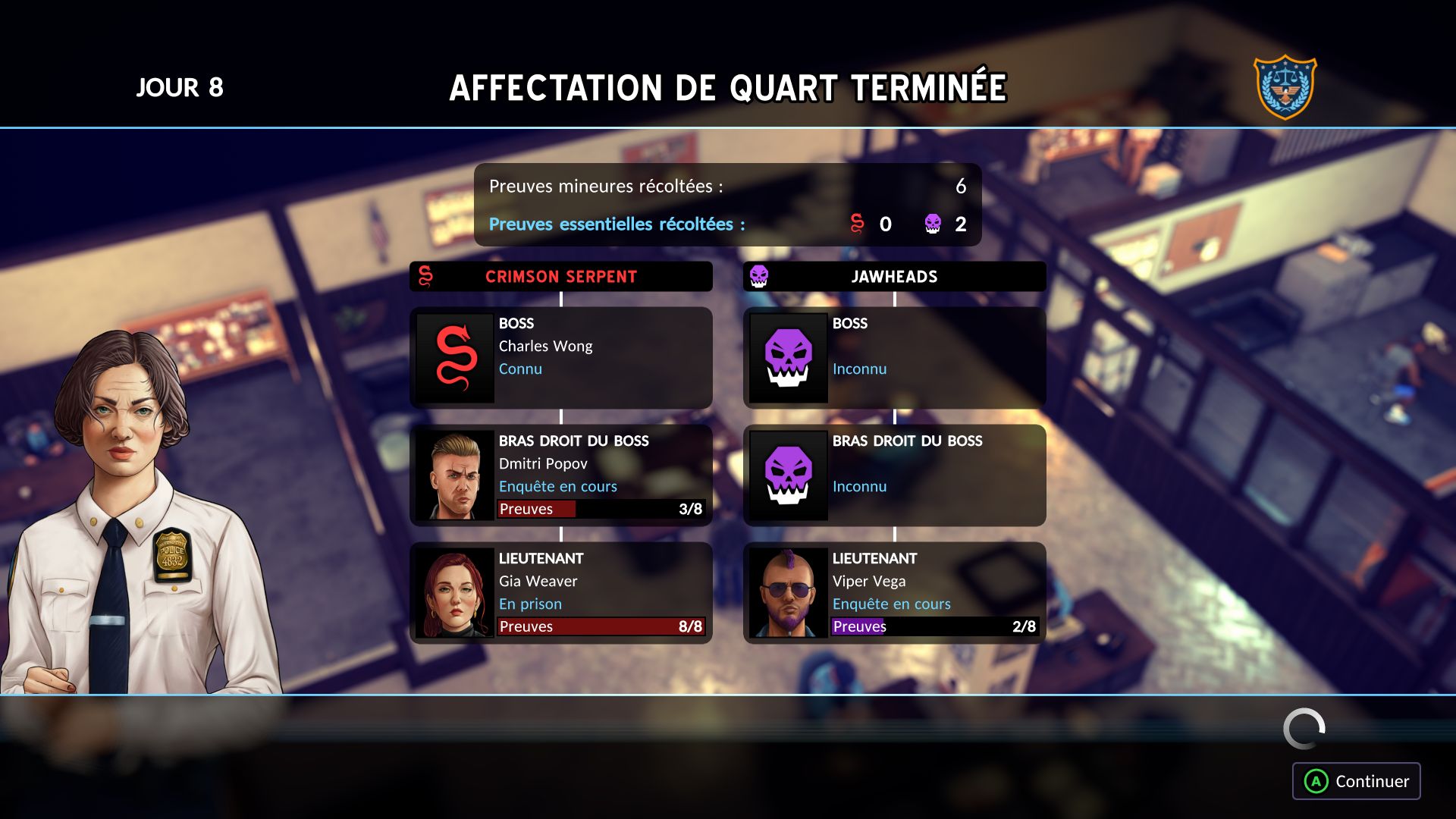Image resolution: width=1456 pixels, height=819 pixels.
Task: Select the Charles Wong boss card
Action: [x=561, y=358]
